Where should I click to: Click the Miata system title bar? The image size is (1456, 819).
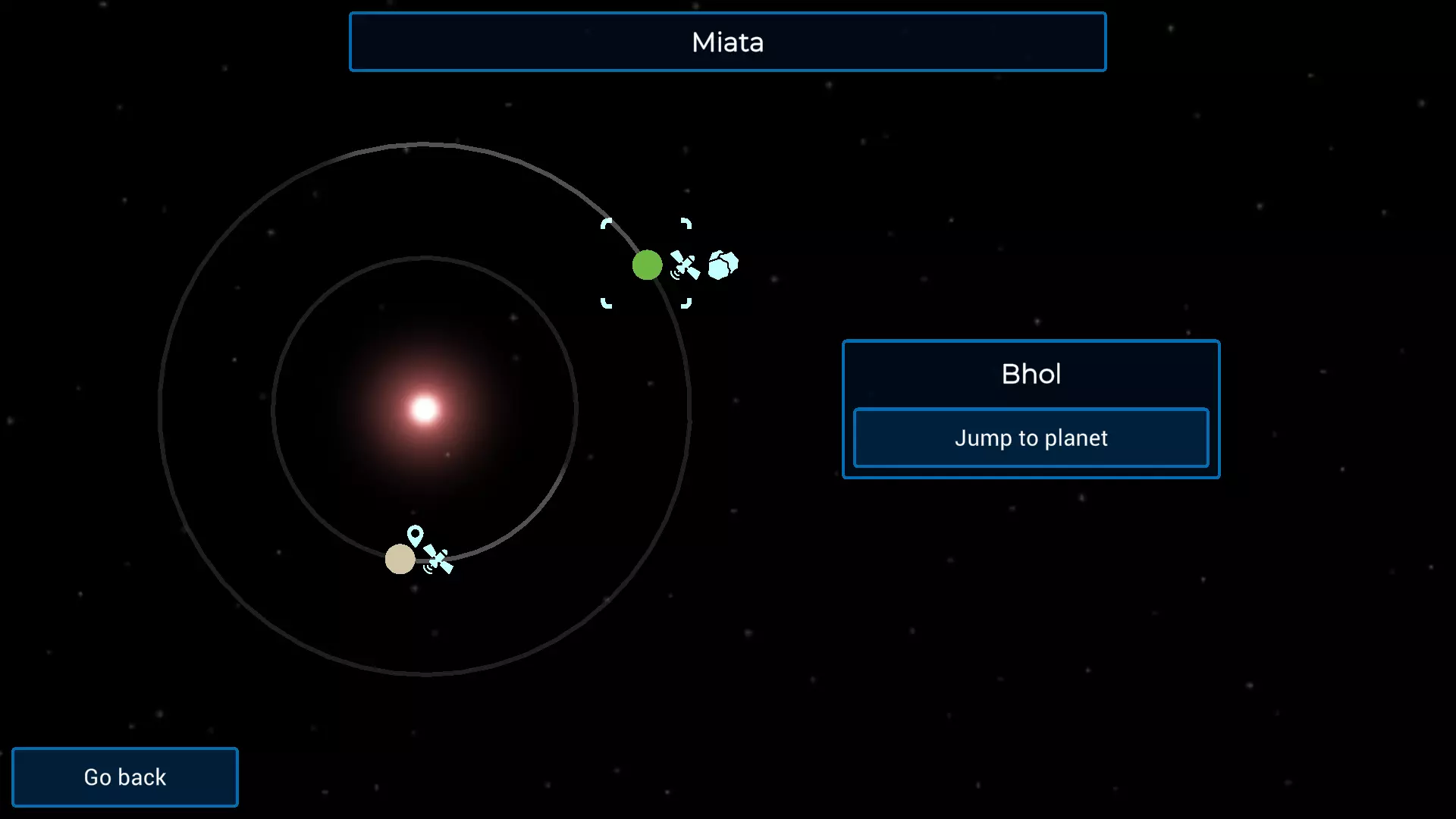click(x=727, y=42)
